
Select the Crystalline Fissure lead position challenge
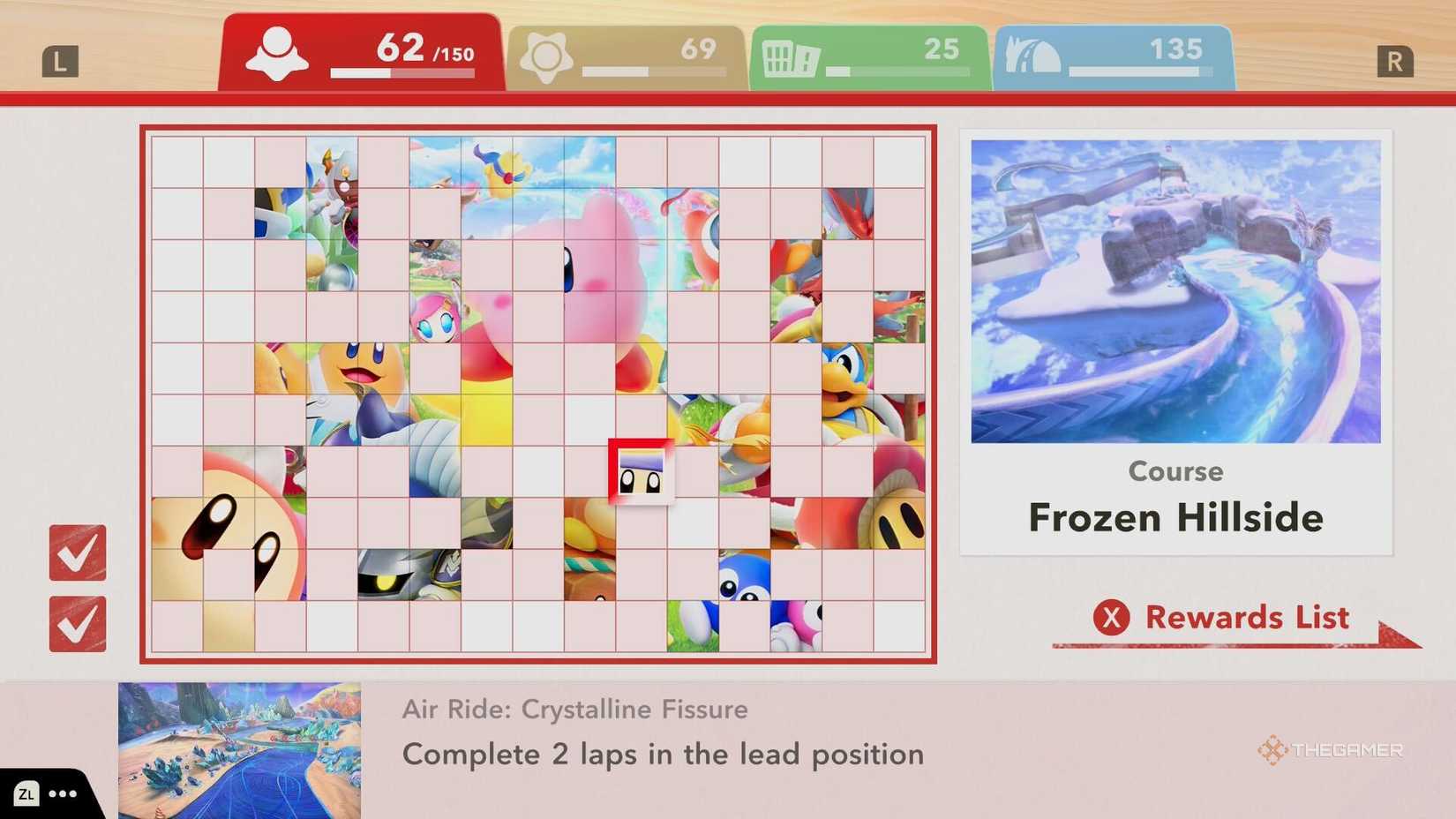coord(663,755)
